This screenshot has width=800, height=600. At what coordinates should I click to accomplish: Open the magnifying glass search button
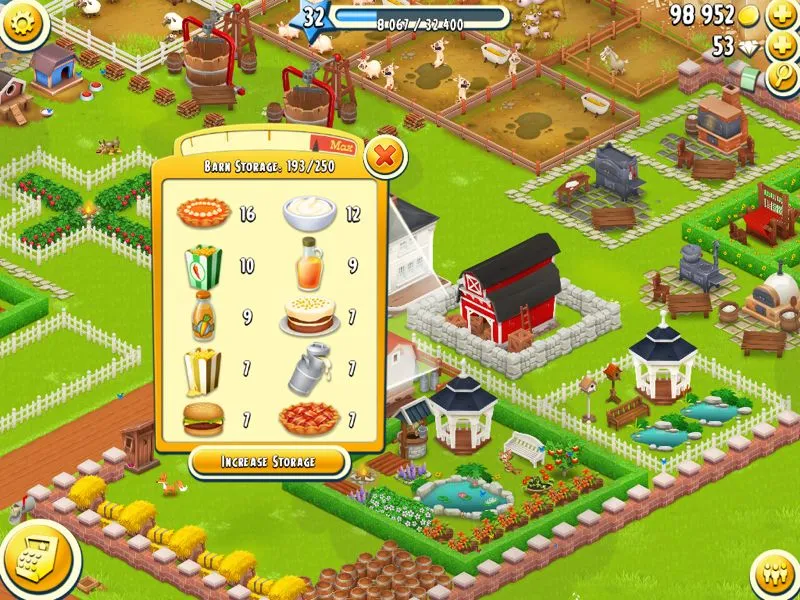point(780,79)
